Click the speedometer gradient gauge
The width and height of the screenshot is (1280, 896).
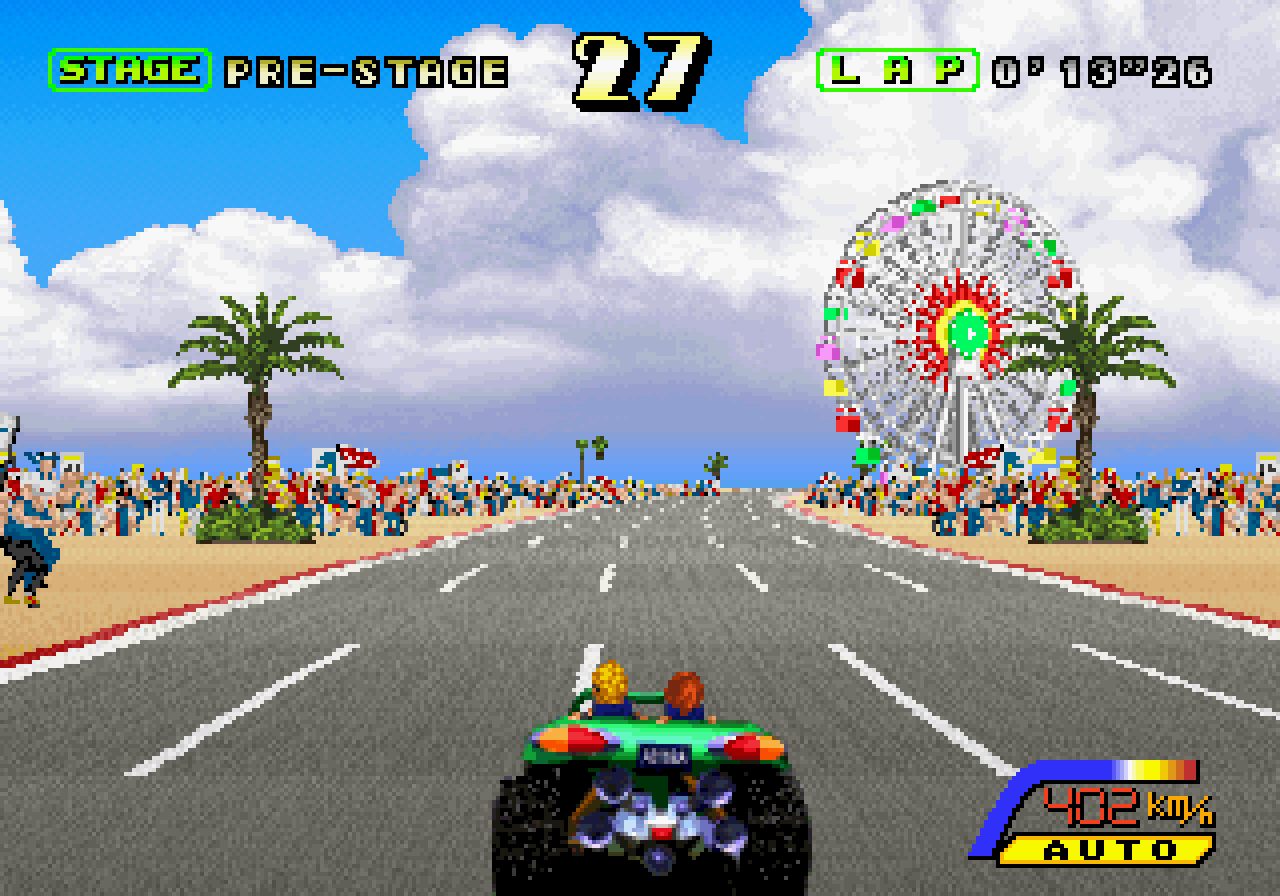click(x=1110, y=768)
